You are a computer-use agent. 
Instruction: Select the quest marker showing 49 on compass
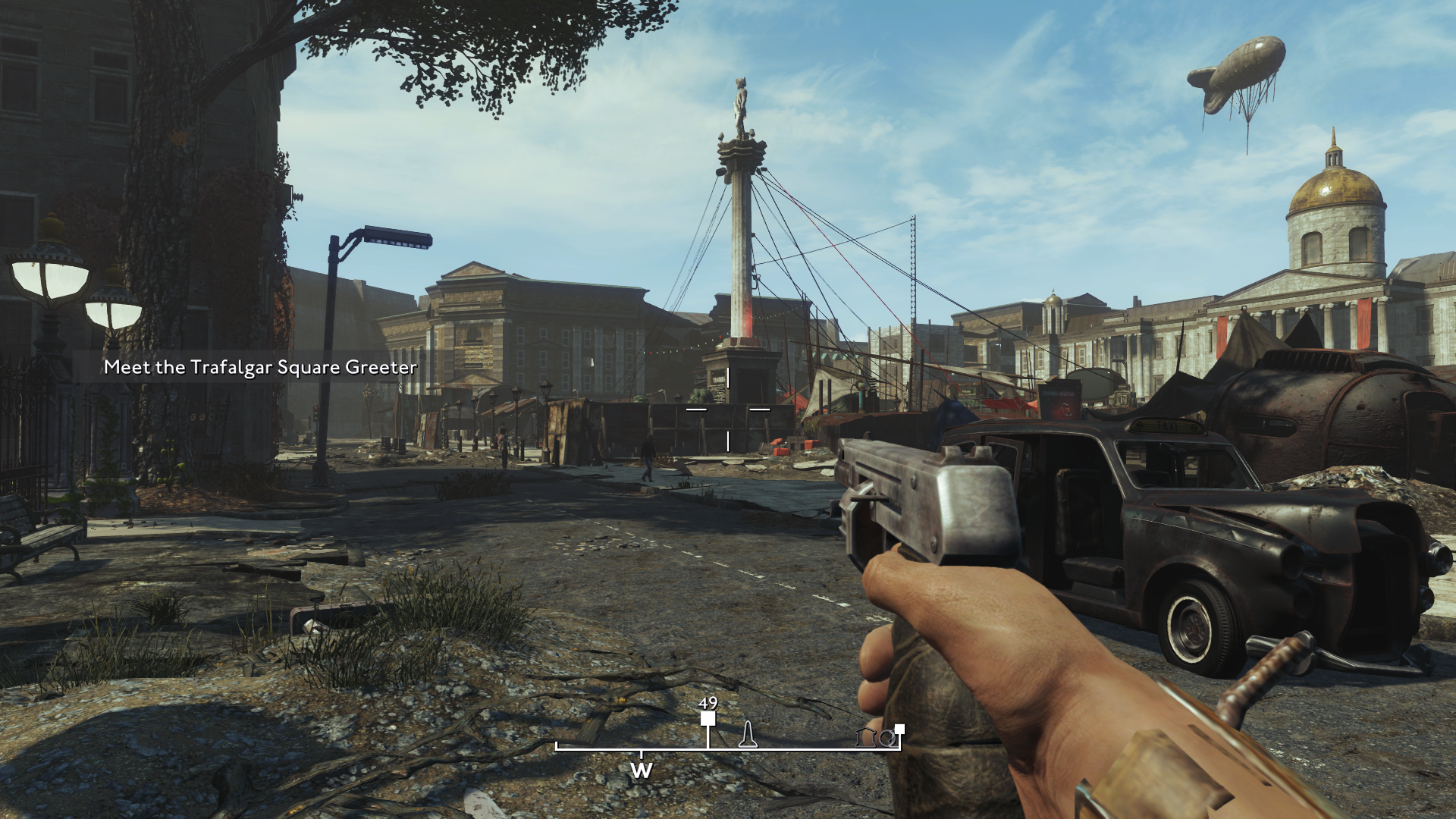point(708,718)
